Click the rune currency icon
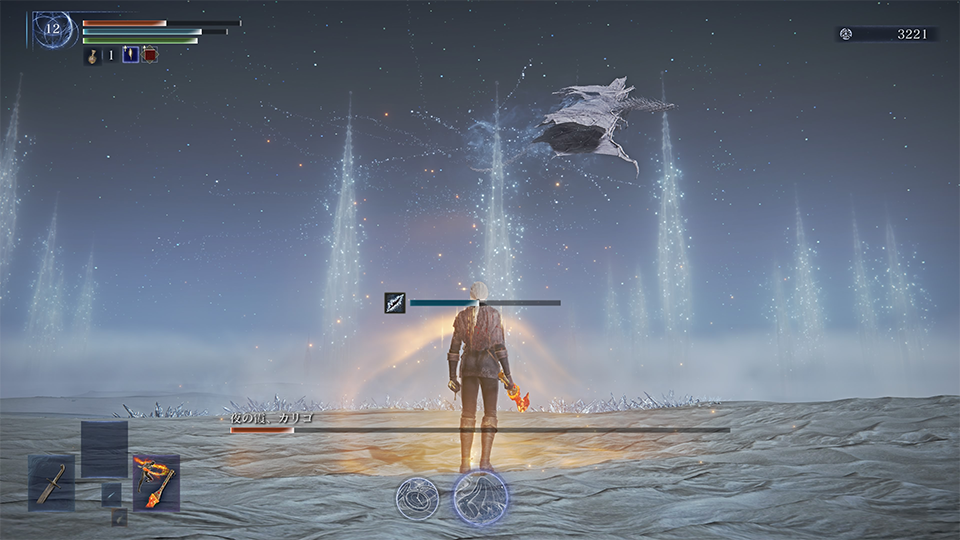This screenshot has width=960, height=540. pyautogui.click(x=846, y=34)
